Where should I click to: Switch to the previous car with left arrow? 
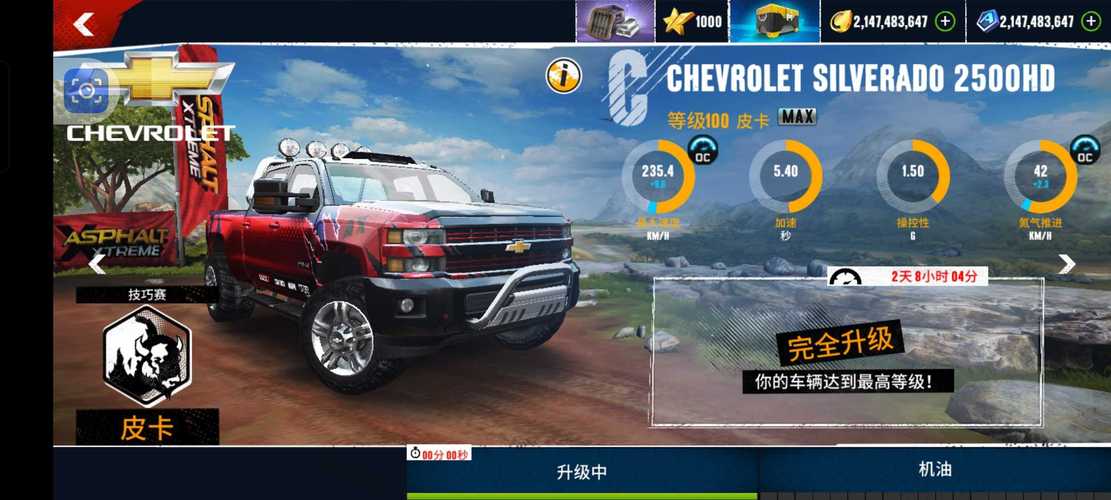[x=97, y=264]
